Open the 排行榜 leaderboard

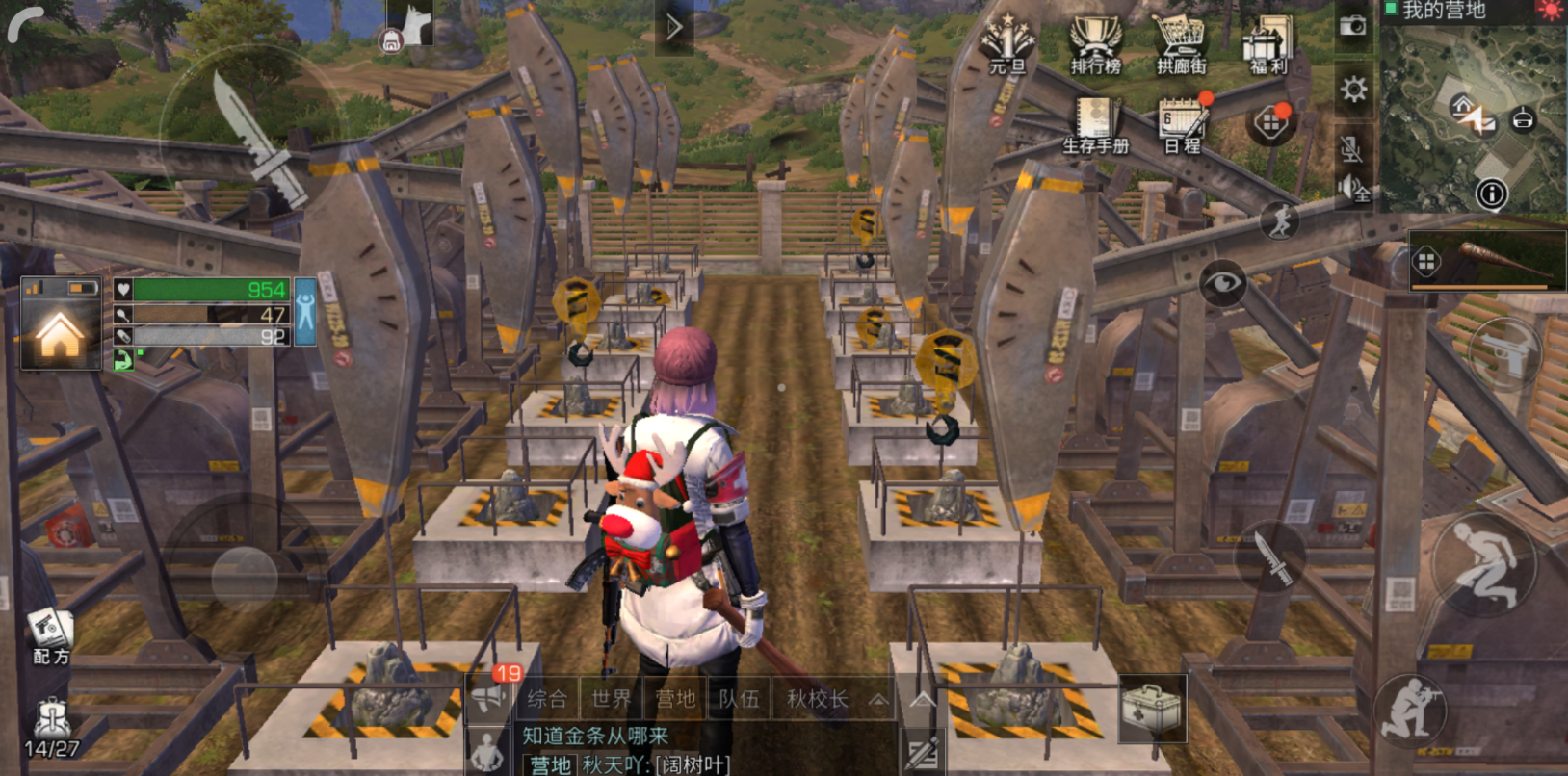[1096, 45]
